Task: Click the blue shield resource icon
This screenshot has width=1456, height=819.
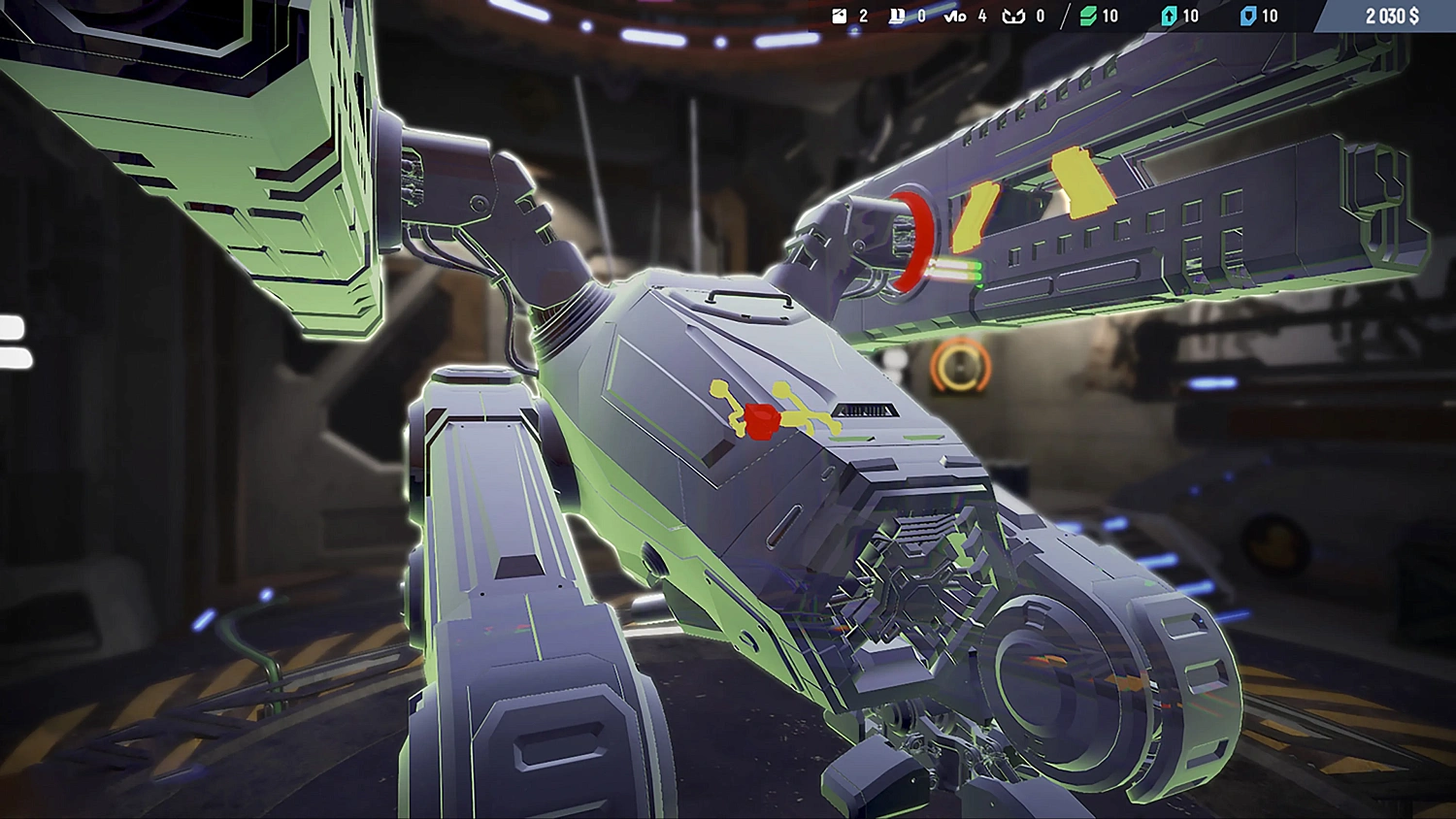Action: (x=1247, y=16)
